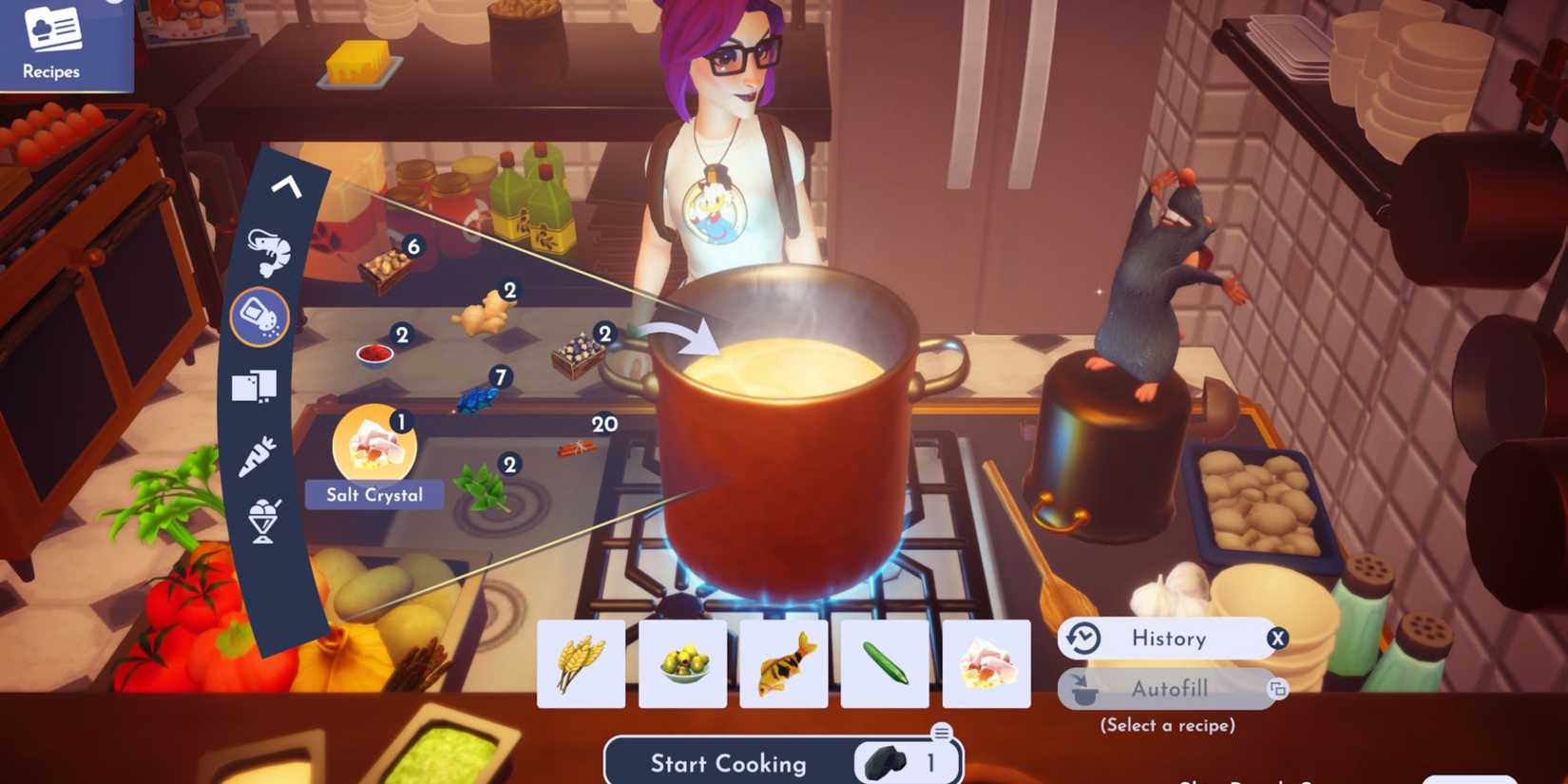This screenshot has height=784, width=1568.
Task: Select the shrimp seafood category icon
Action: (x=270, y=251)
